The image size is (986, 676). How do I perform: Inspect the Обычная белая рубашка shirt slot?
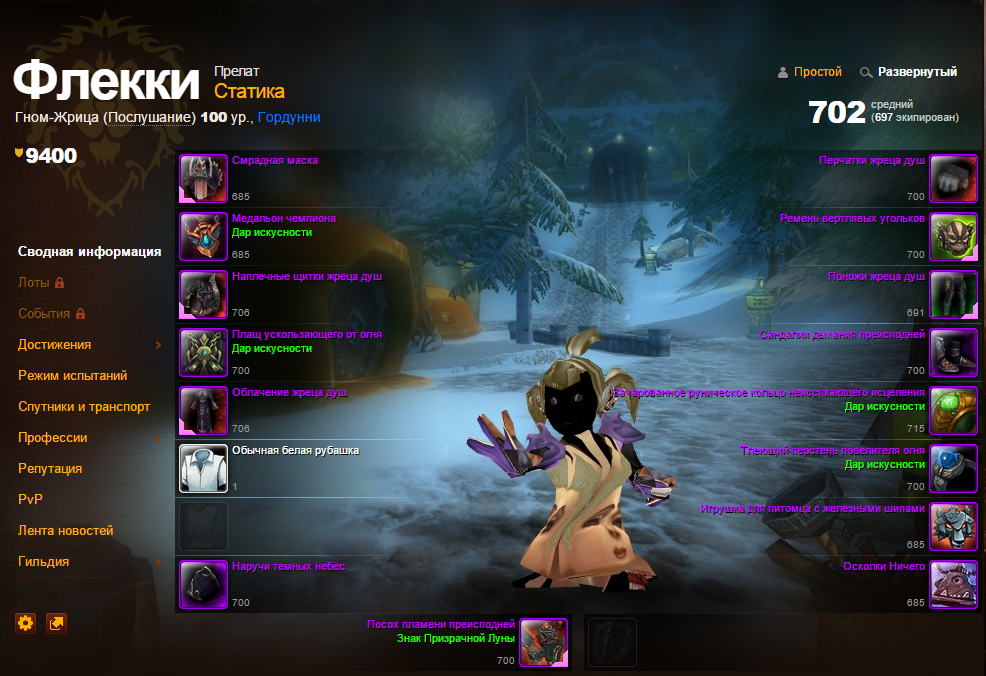click(x=204, y=468)
